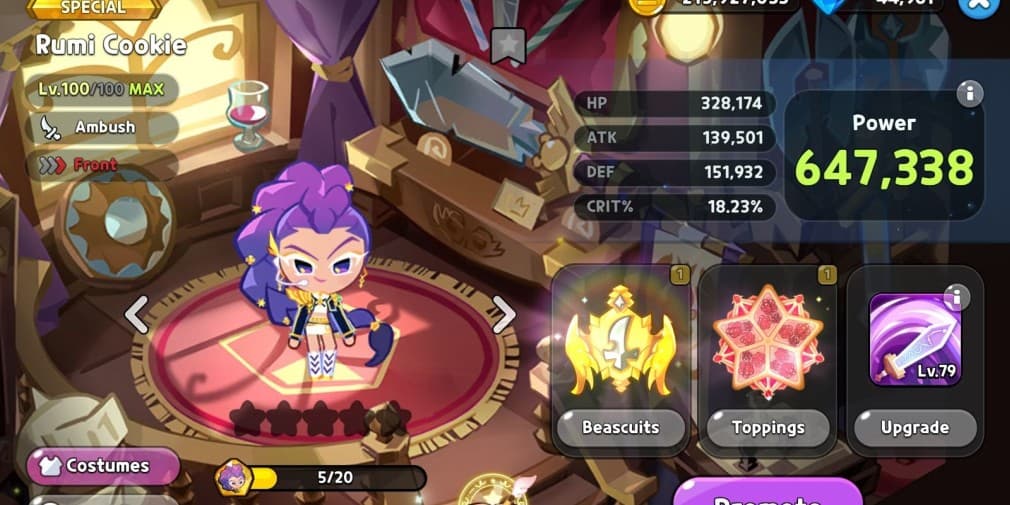
Task: Open the Toppings panel
Action: coord(768,427)
